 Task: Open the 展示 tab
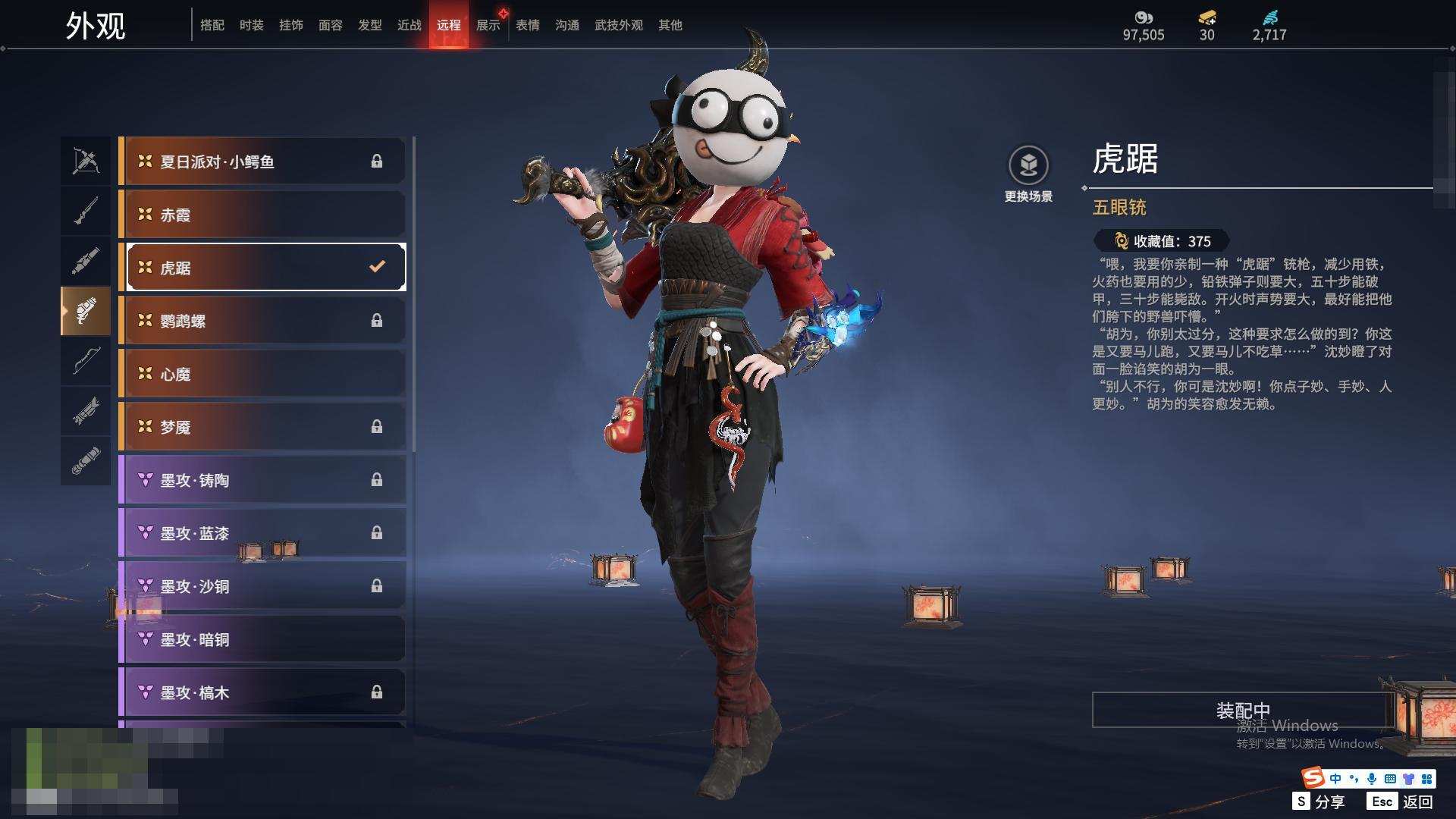click(488, 25)
